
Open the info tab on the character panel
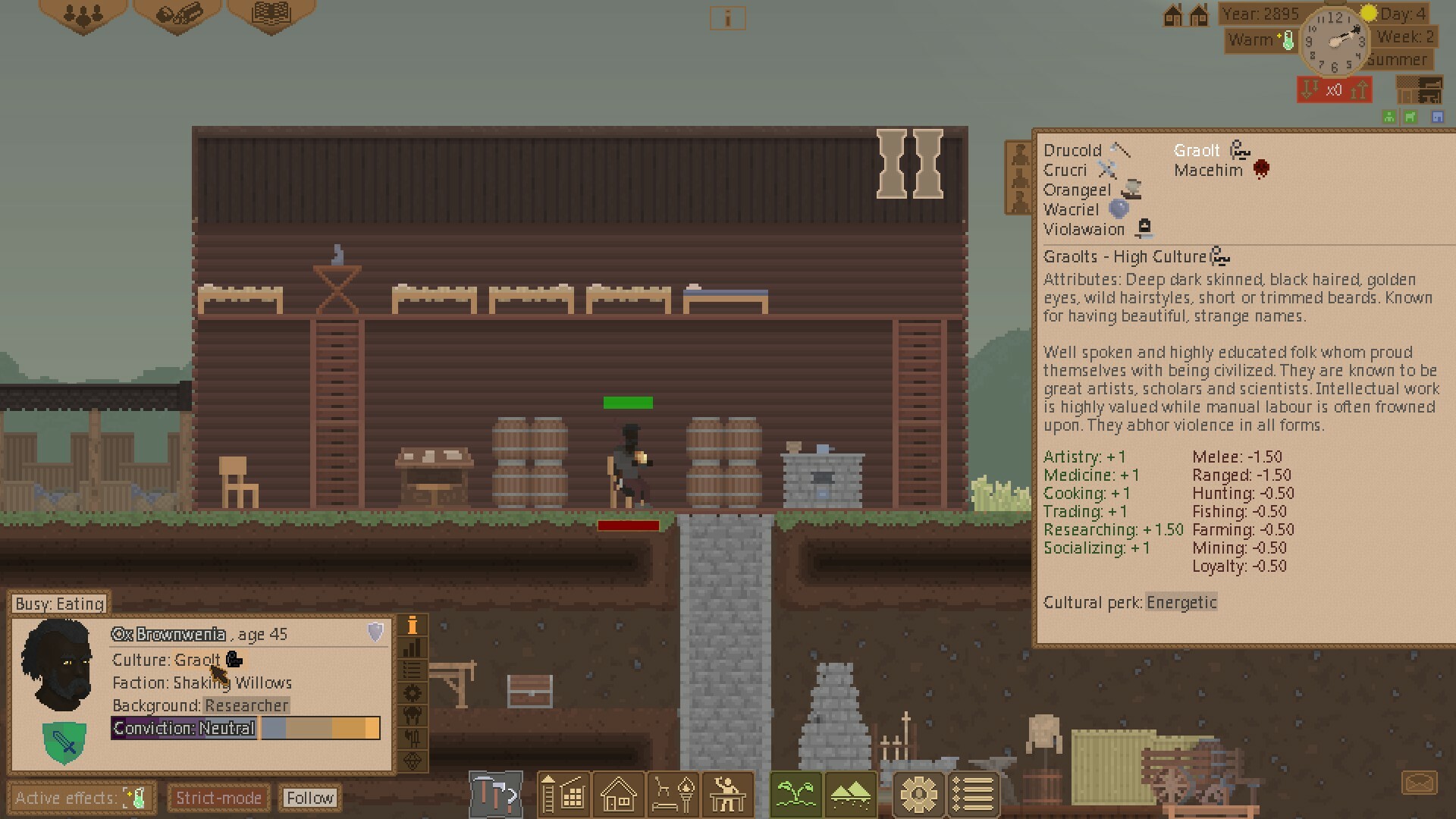pos(413,625)
